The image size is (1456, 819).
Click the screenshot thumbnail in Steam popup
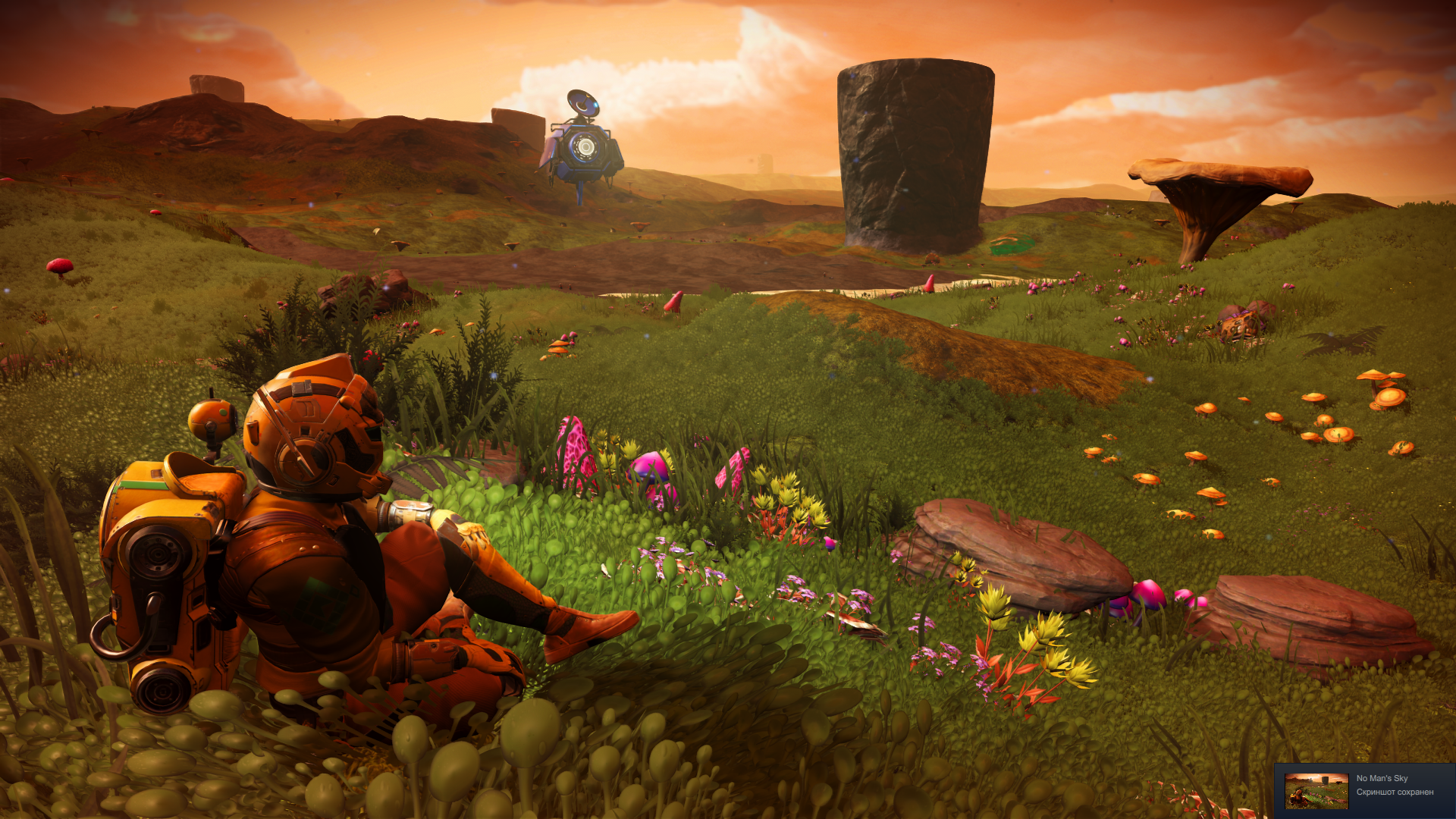tap(1316, 790)
